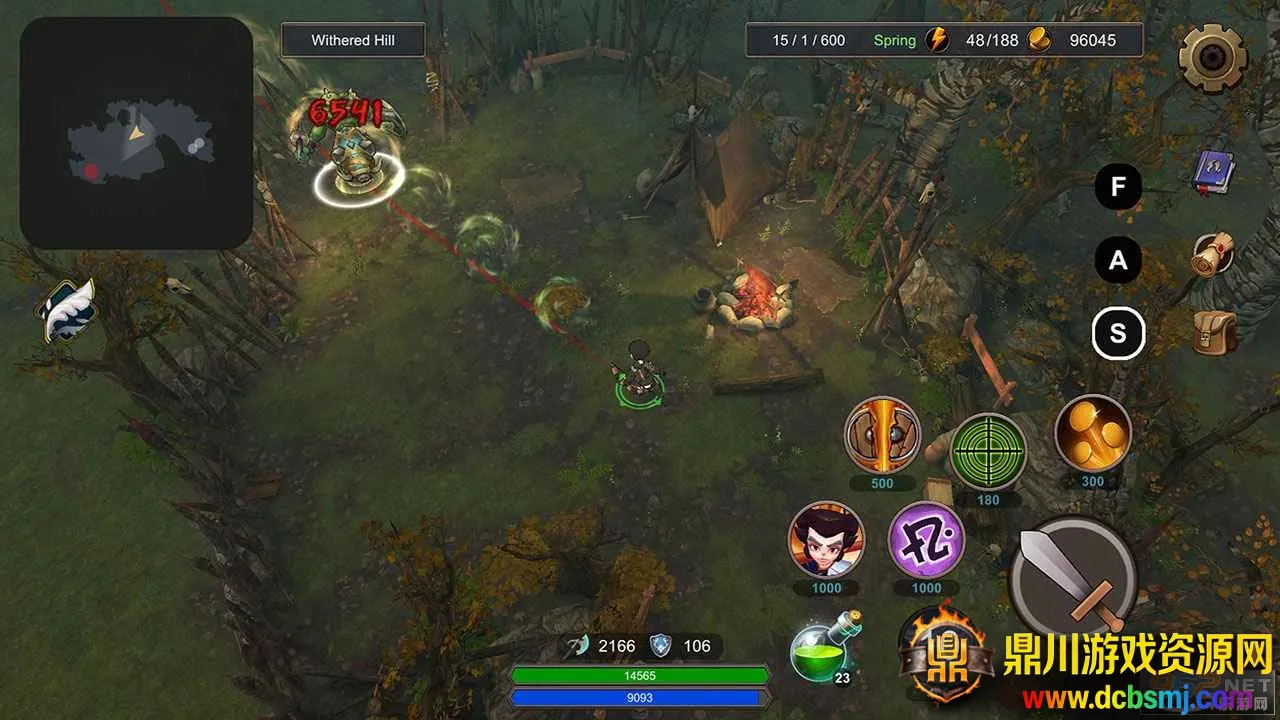This screenshot has width=1280, height=720.
Task: Tap the white feather wing icon
Action: [68, 310]
